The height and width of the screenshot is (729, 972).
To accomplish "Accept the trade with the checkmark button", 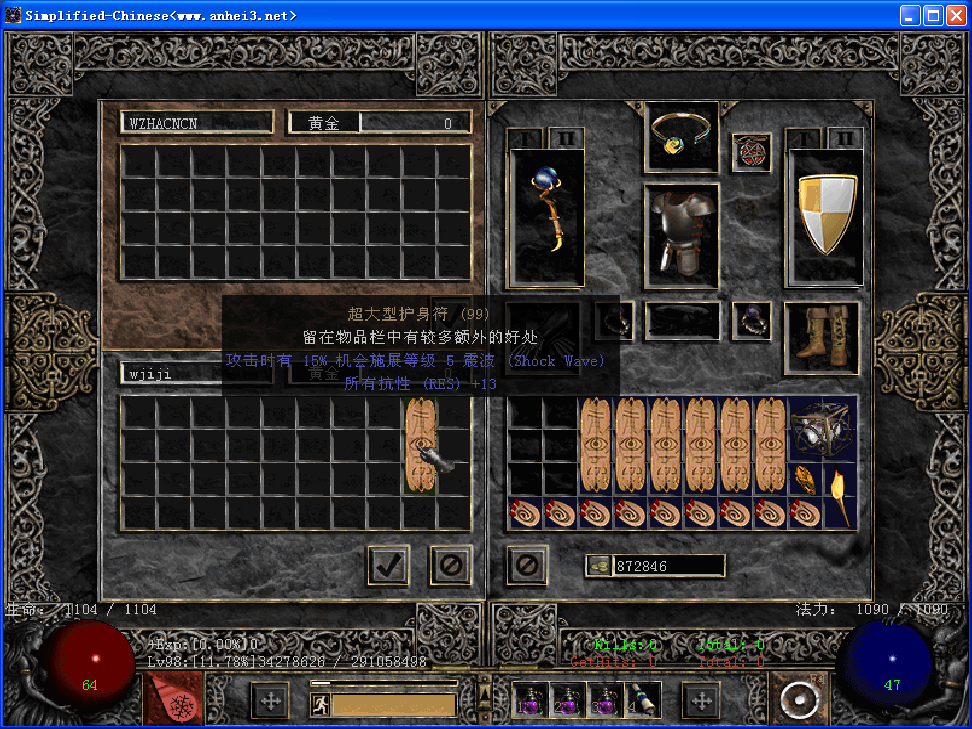I will (x=388, y=566).
